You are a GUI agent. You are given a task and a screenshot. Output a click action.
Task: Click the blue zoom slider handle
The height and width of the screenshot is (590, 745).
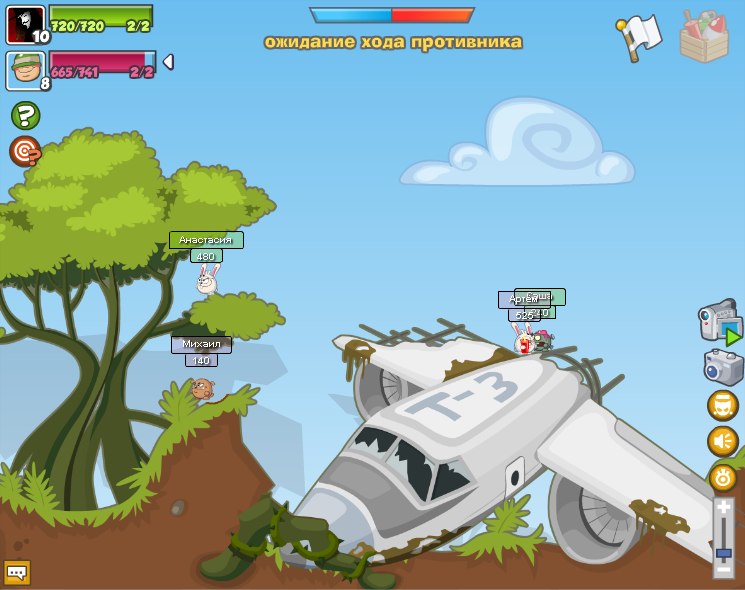(723, 552)
